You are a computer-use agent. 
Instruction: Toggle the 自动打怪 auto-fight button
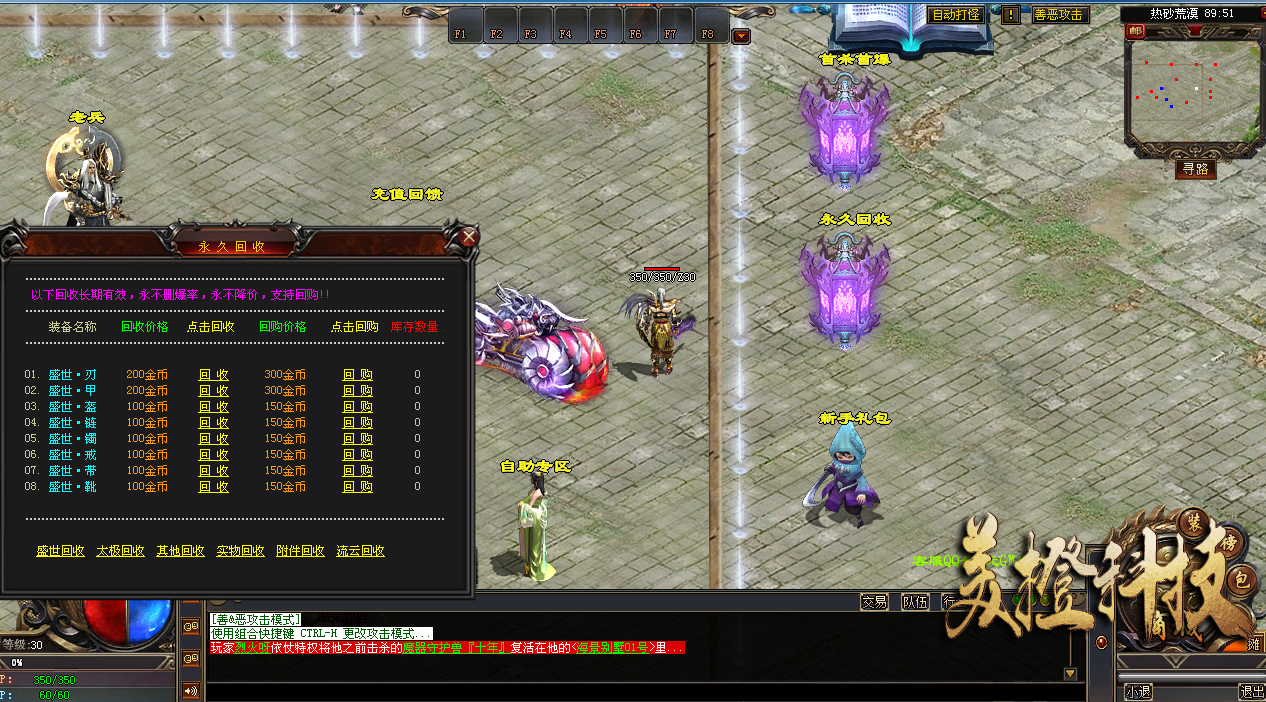956,15
